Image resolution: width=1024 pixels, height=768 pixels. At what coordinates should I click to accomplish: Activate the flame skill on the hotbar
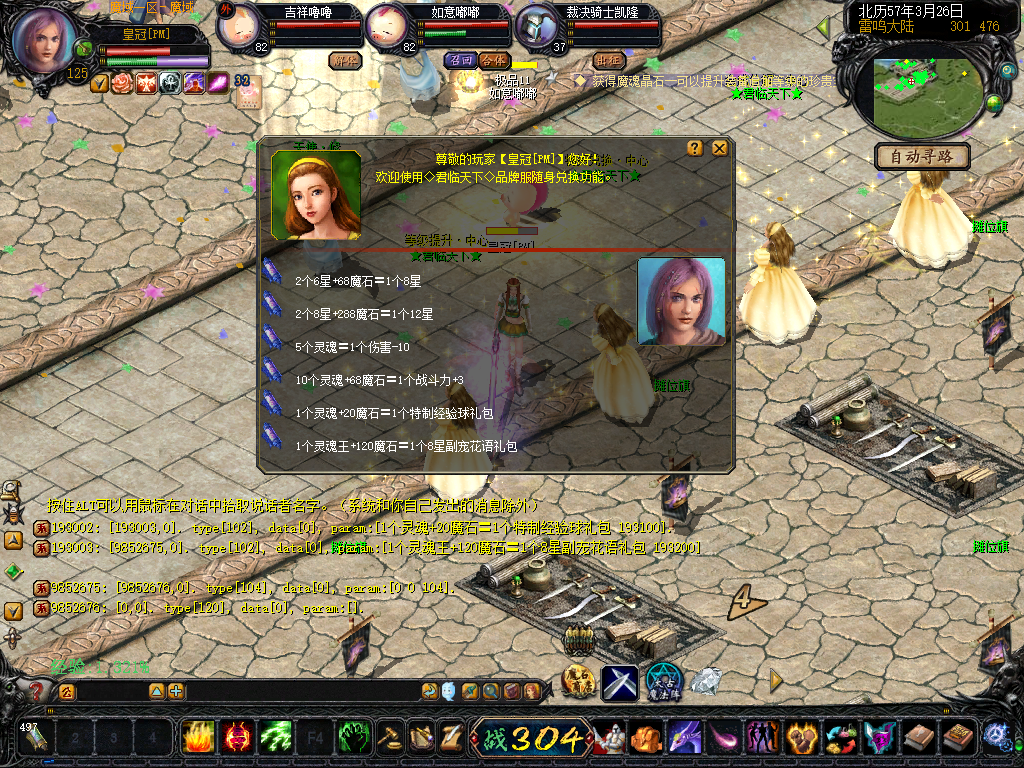[197, 738]
